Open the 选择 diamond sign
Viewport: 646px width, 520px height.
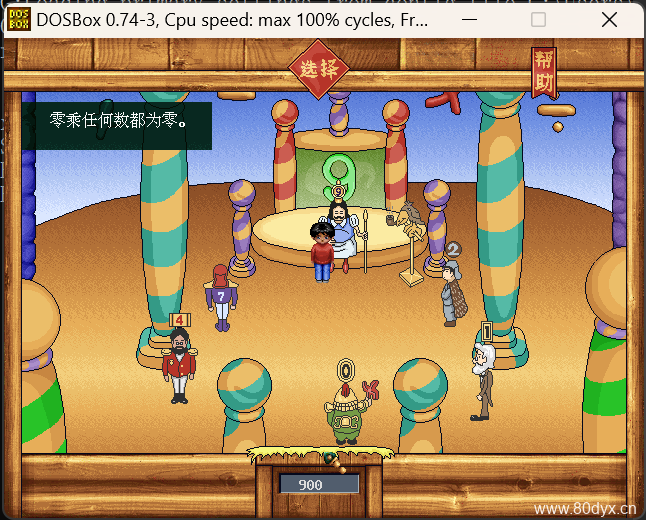tap(319, 69)
